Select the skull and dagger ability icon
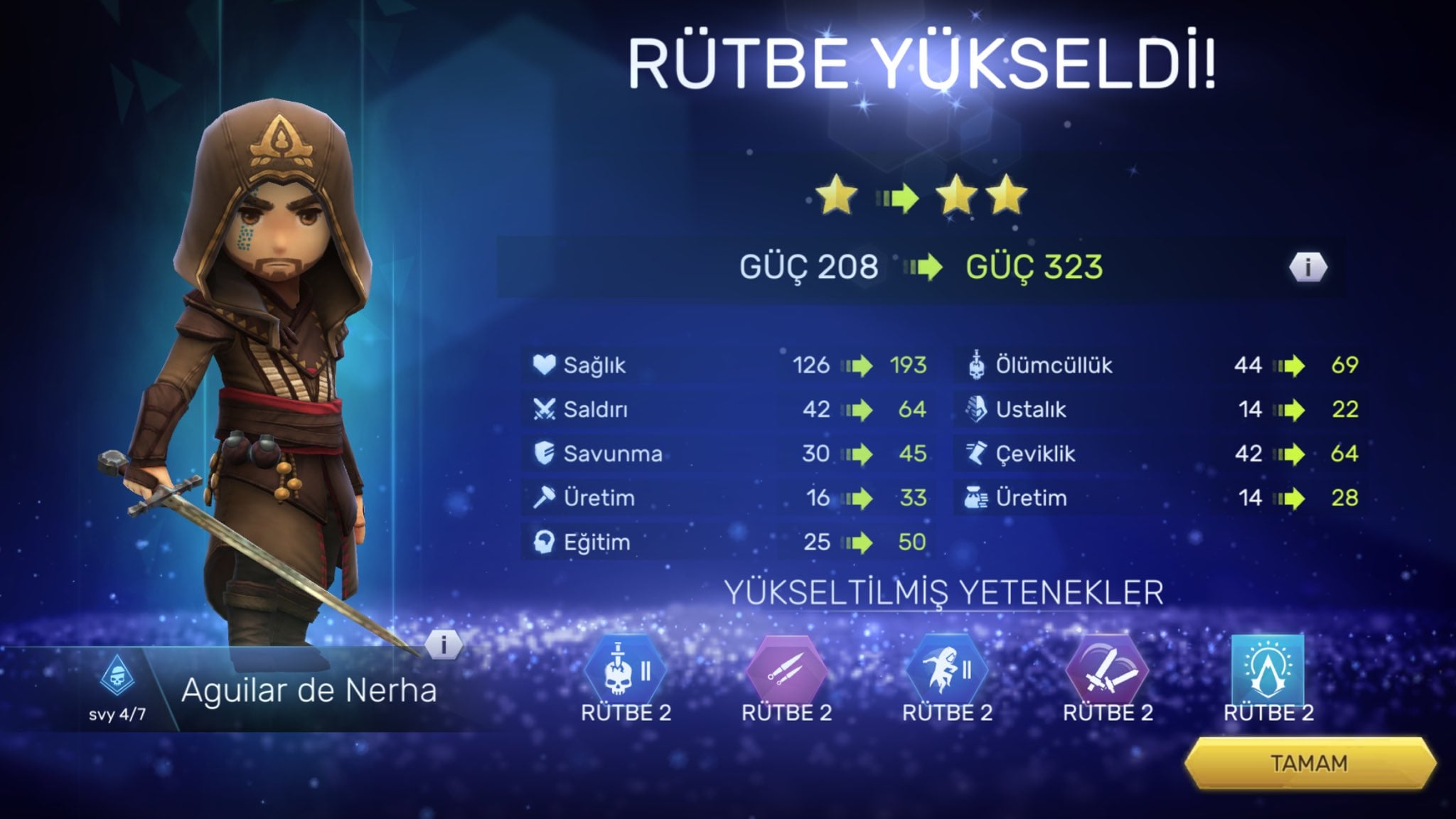1456x819 pixels. (625, 670)
